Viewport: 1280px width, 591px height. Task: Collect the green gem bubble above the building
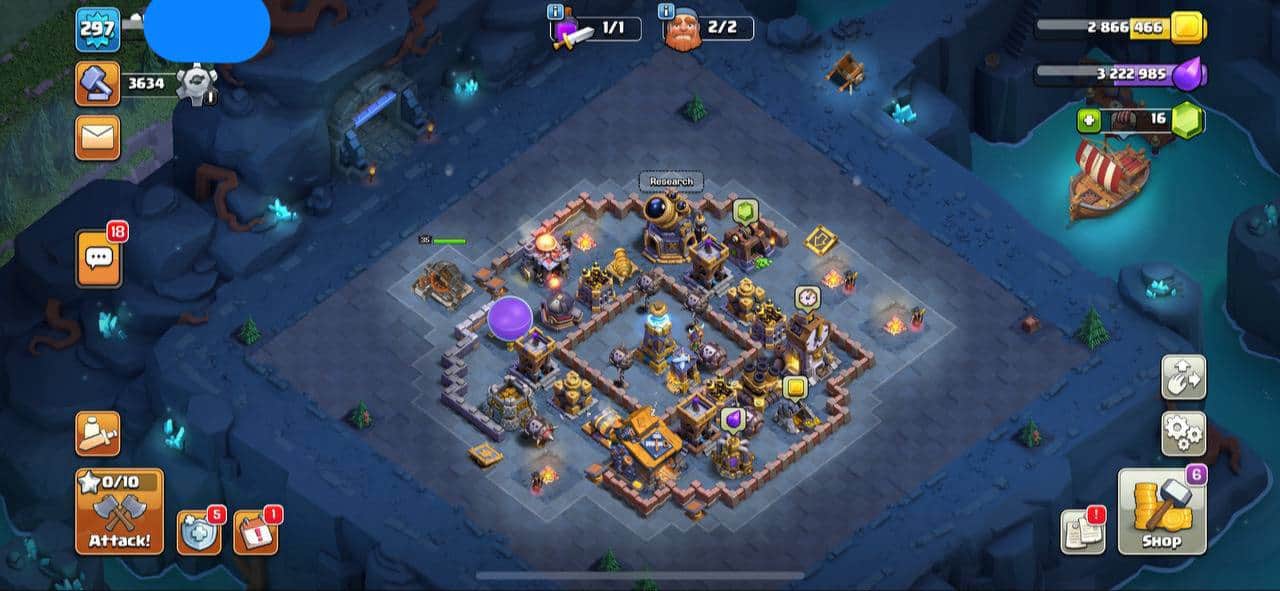point(746,211)
